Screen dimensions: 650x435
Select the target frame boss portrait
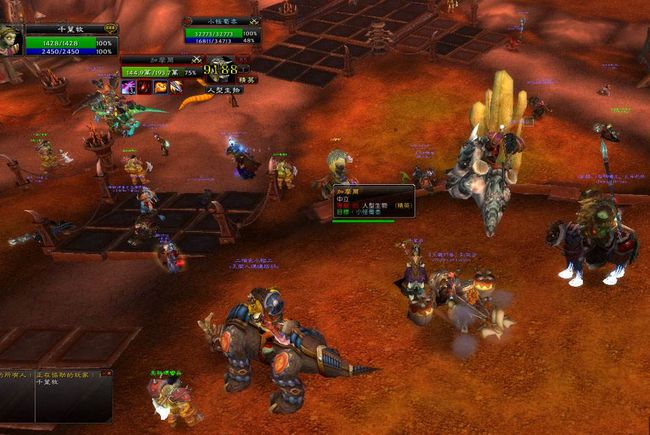click(222, 67)
